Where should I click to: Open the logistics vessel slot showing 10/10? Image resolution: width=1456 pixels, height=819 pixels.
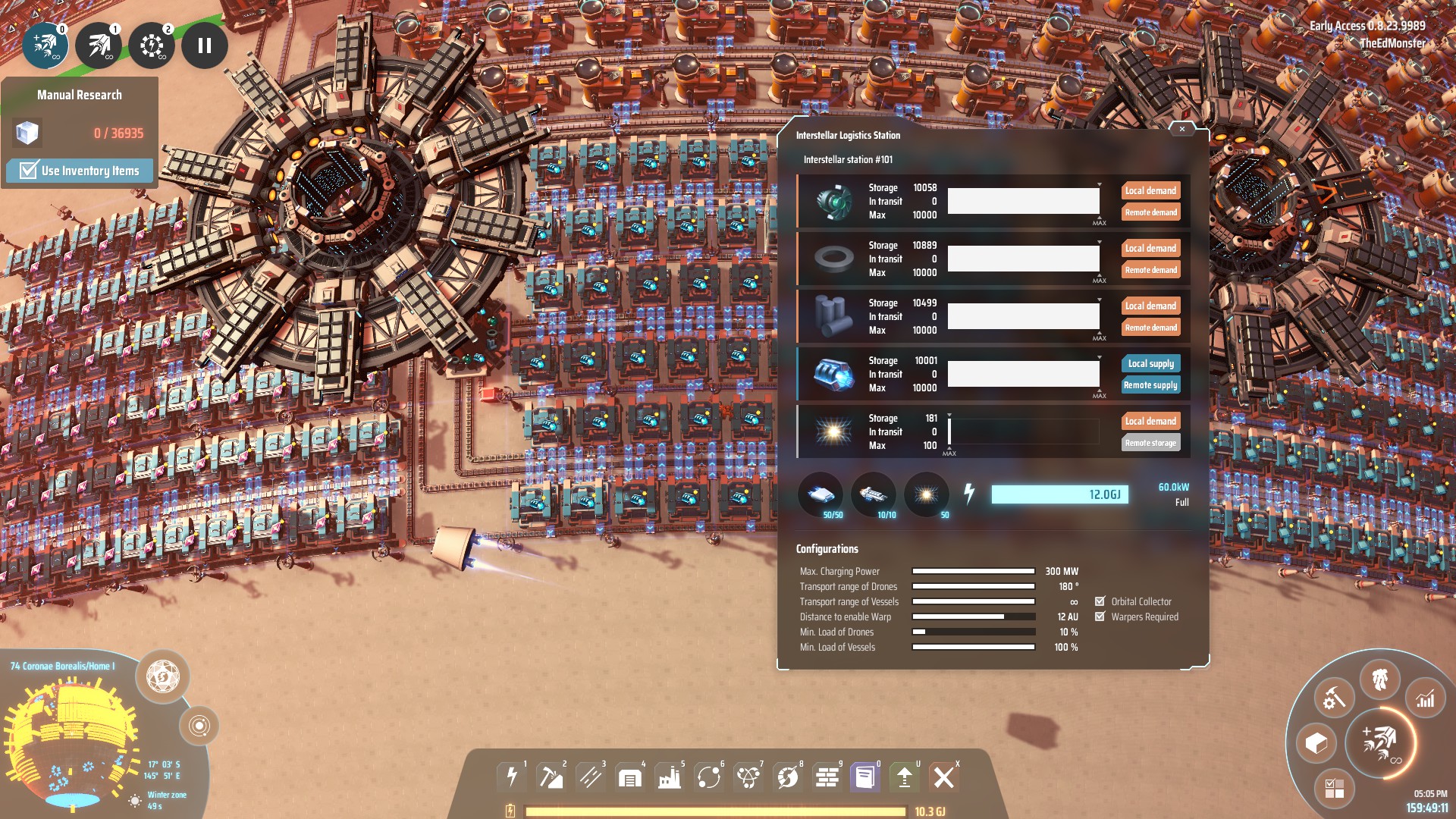pos(873,495)
